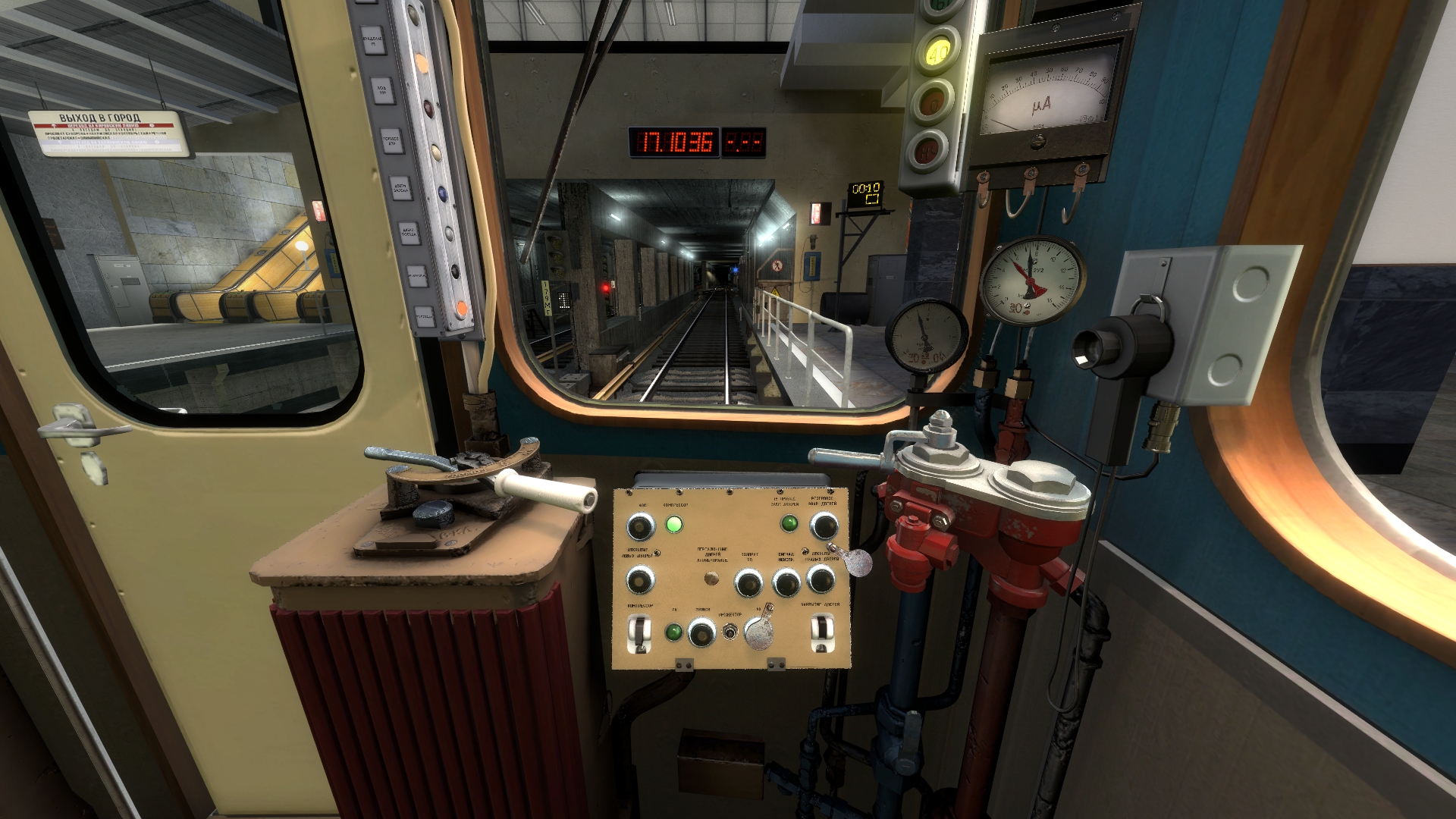Screen dimensions: 1456x819
Task: Push the Открытие левых дверей button
Action: (x=640, y=581)
